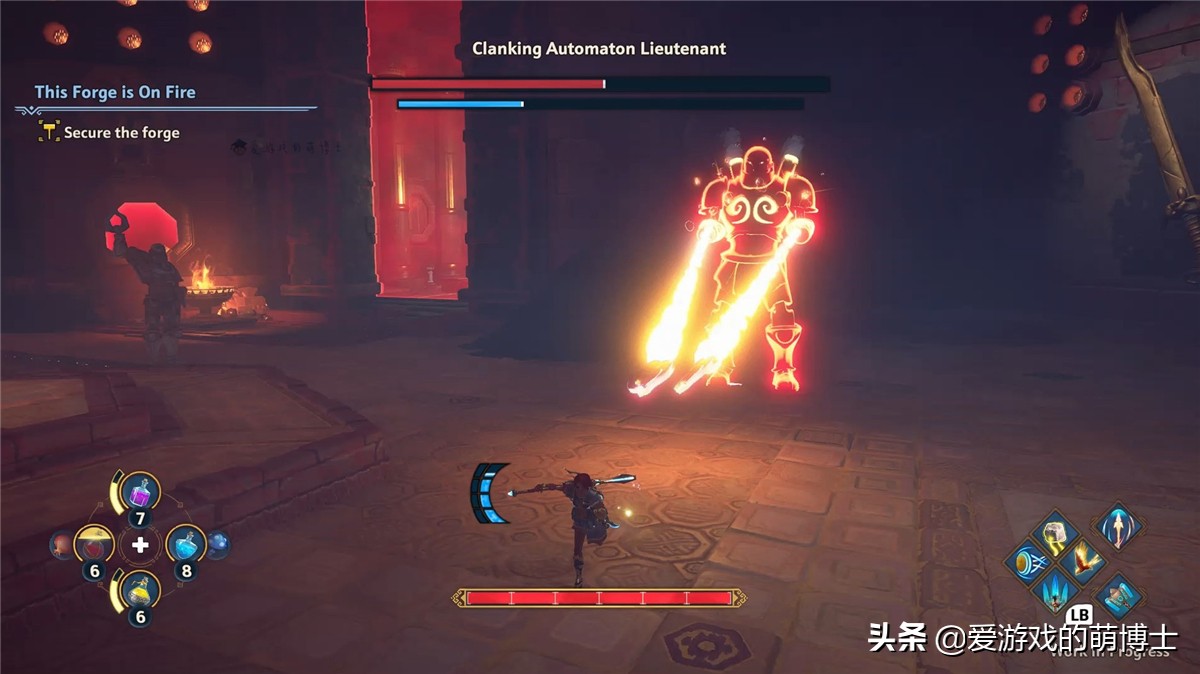Select the purple potion with 7 charges
Image resolution: width=1200 pixels, height=674 pixels.
(141, 493)
